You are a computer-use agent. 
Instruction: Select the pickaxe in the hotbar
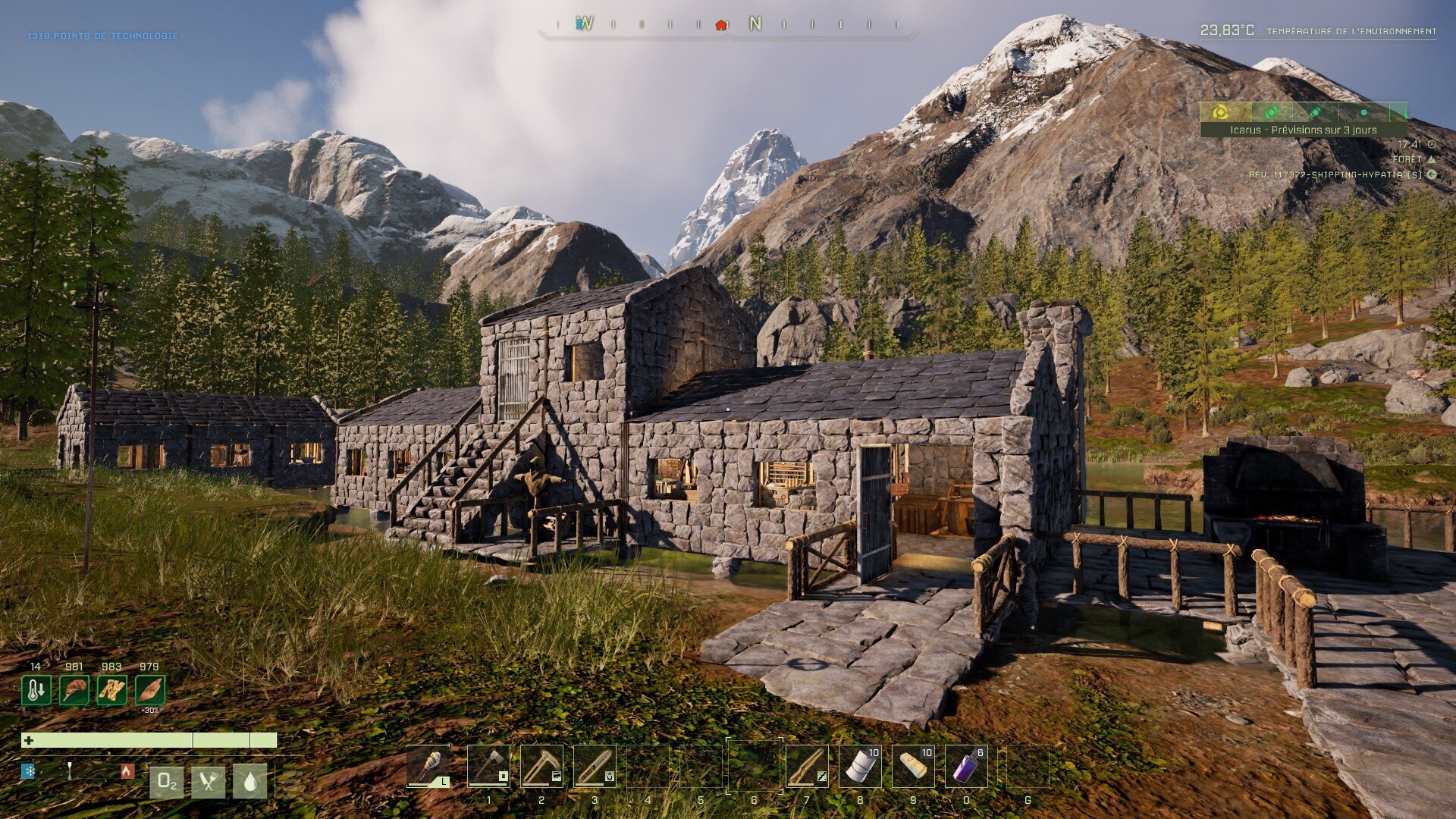coord(541,766)
